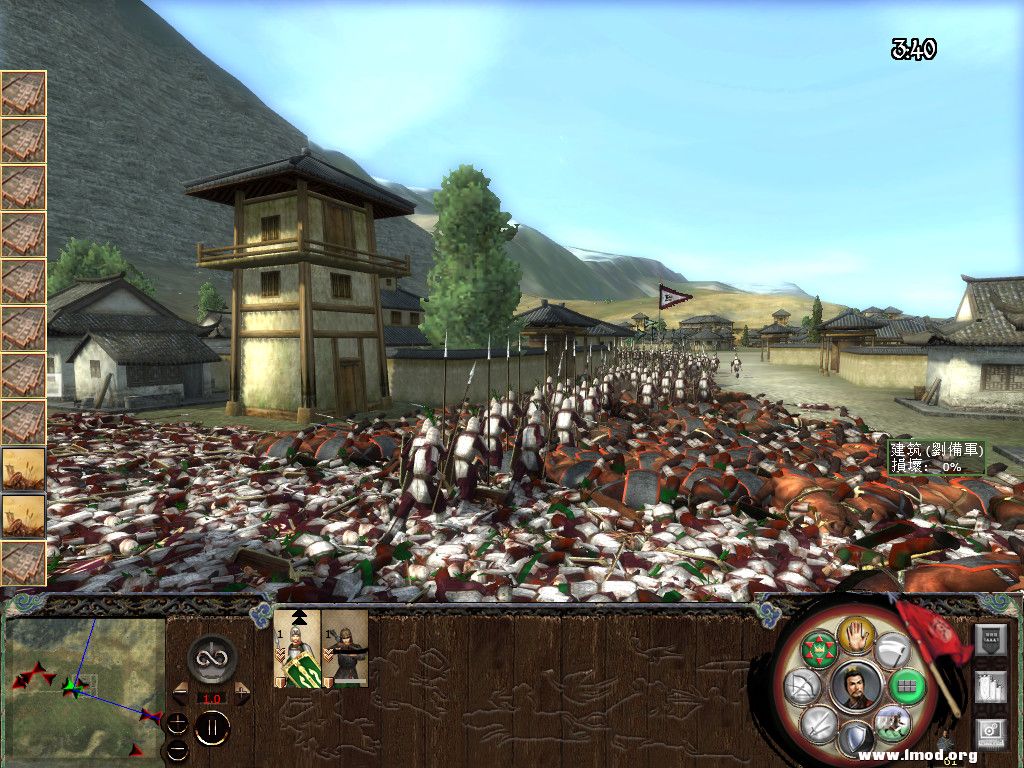This screenshot has width=1024, height=768.
Task: Open the army banner panel button
Action: (x=991, y=639)
